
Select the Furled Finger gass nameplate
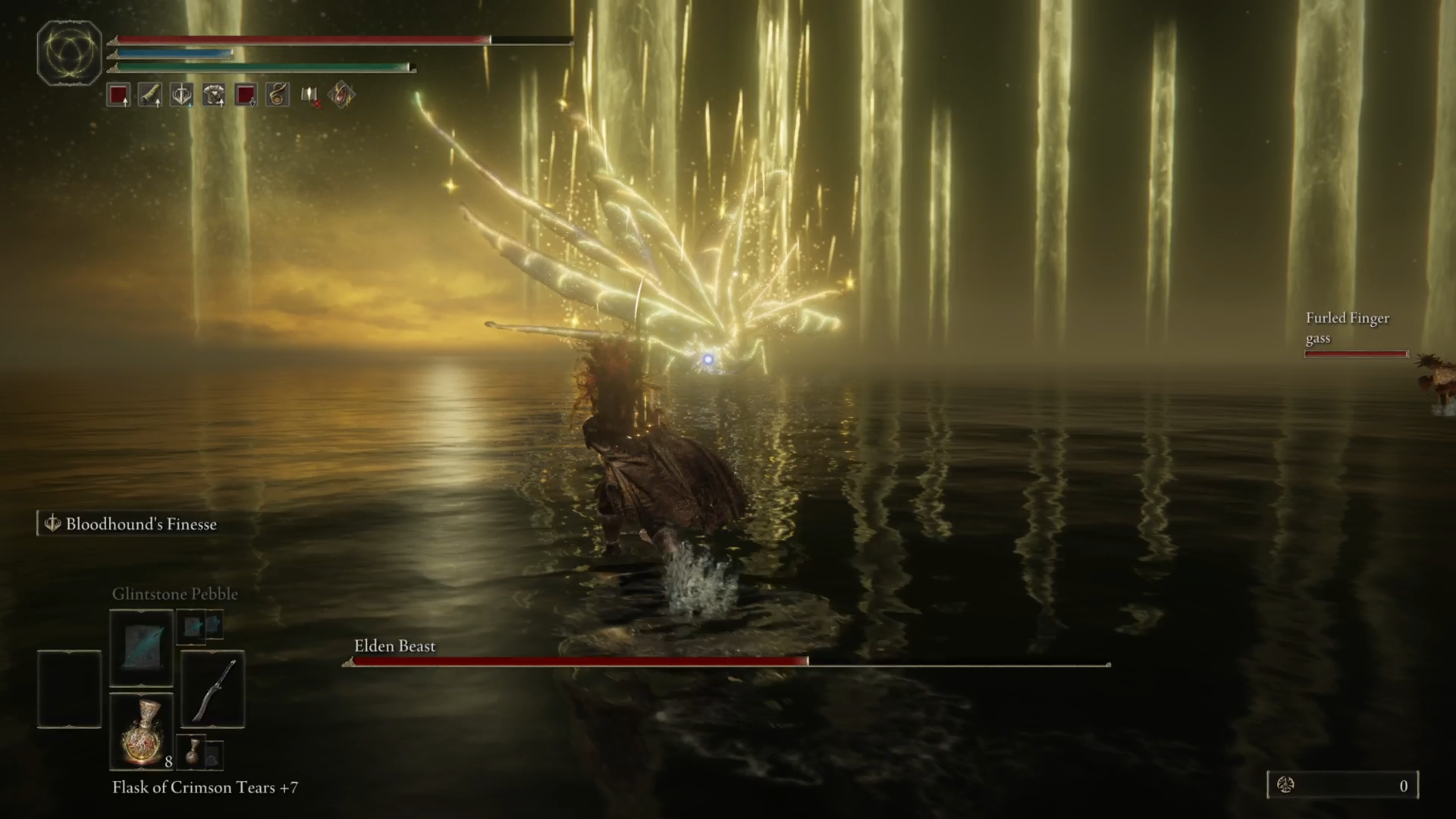click(x=1347, y=328)
